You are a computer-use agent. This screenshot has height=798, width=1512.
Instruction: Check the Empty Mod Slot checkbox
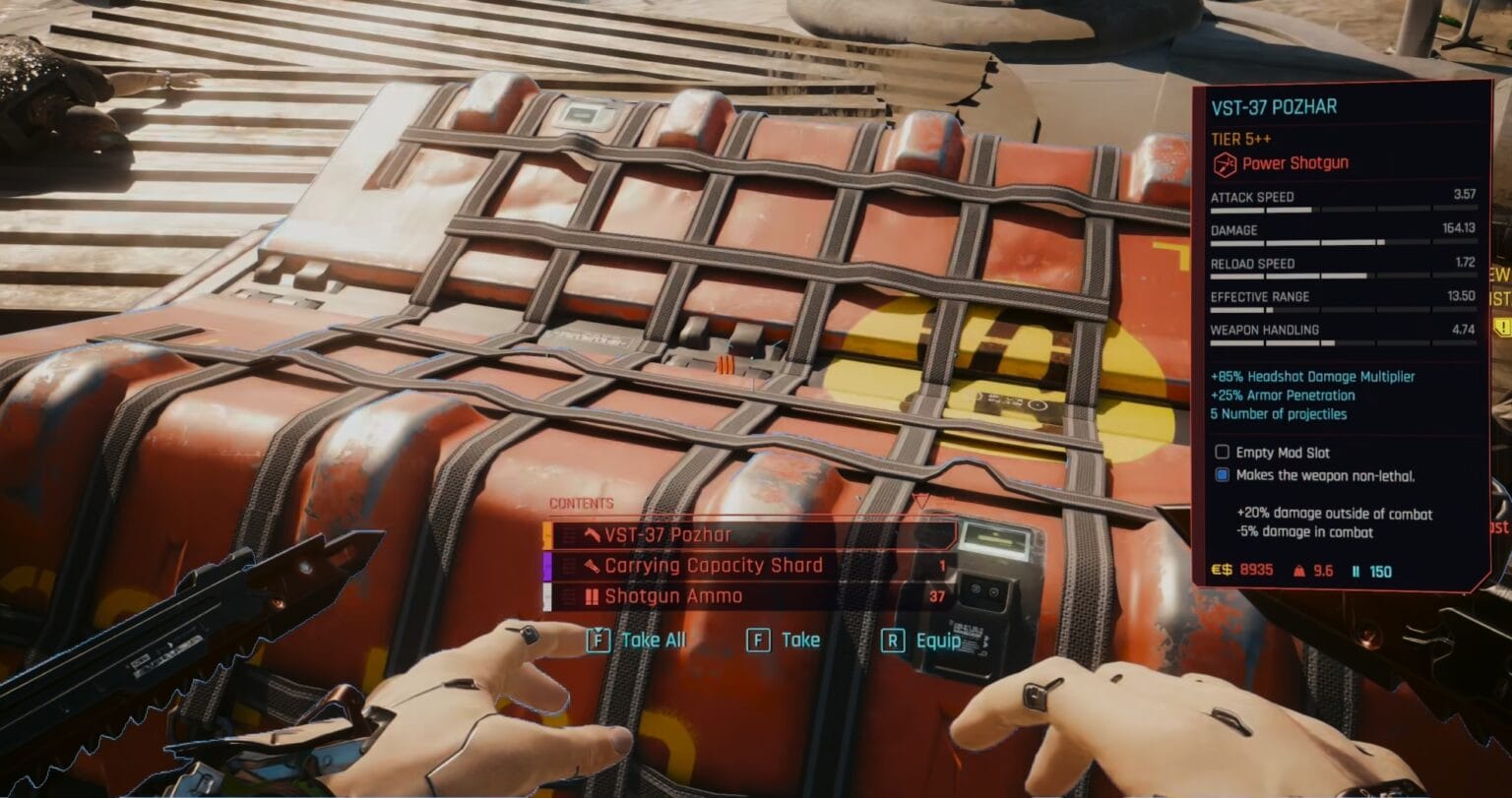pos(1223,453)
